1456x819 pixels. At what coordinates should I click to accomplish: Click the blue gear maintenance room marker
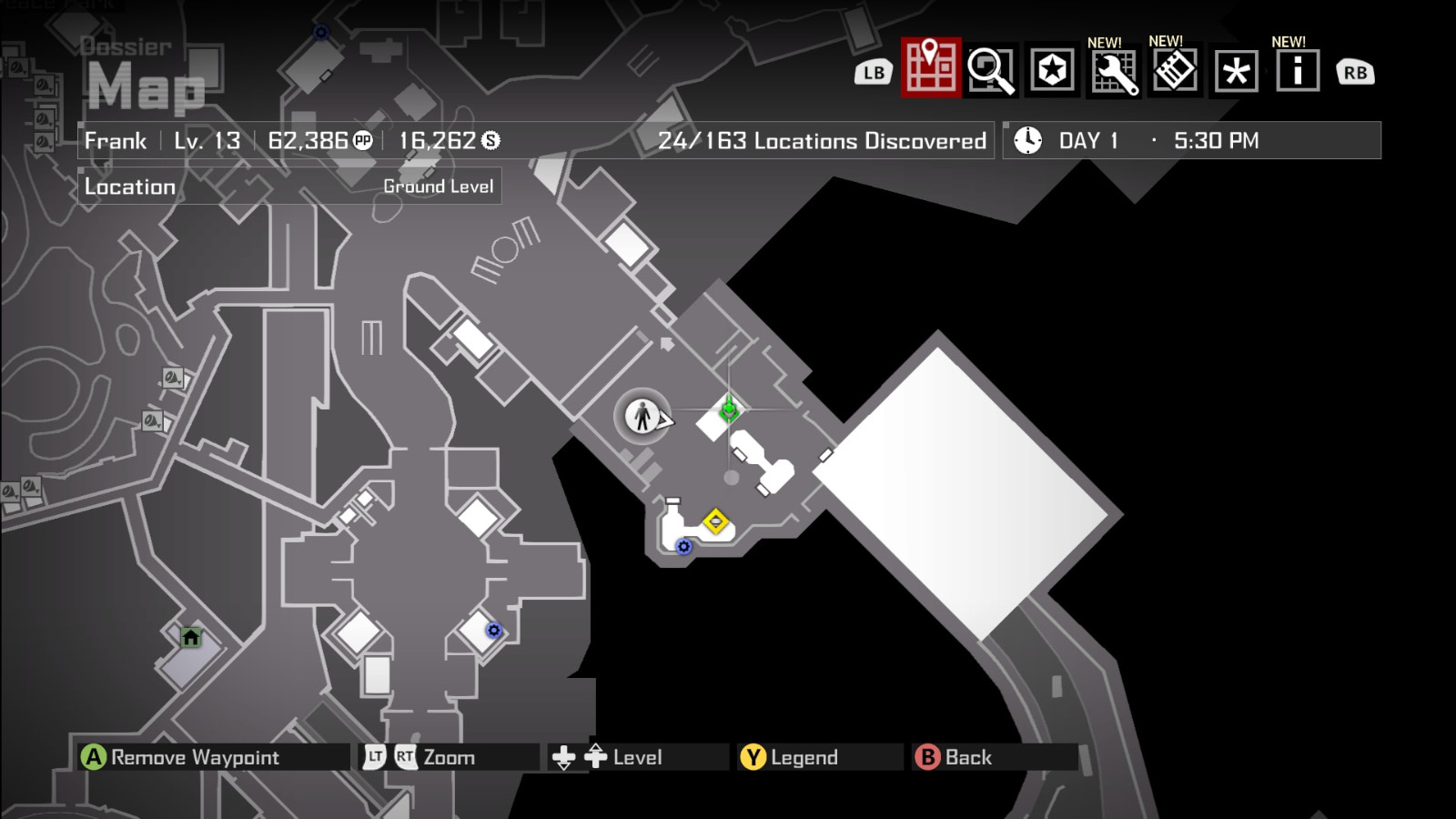point(682,548)
